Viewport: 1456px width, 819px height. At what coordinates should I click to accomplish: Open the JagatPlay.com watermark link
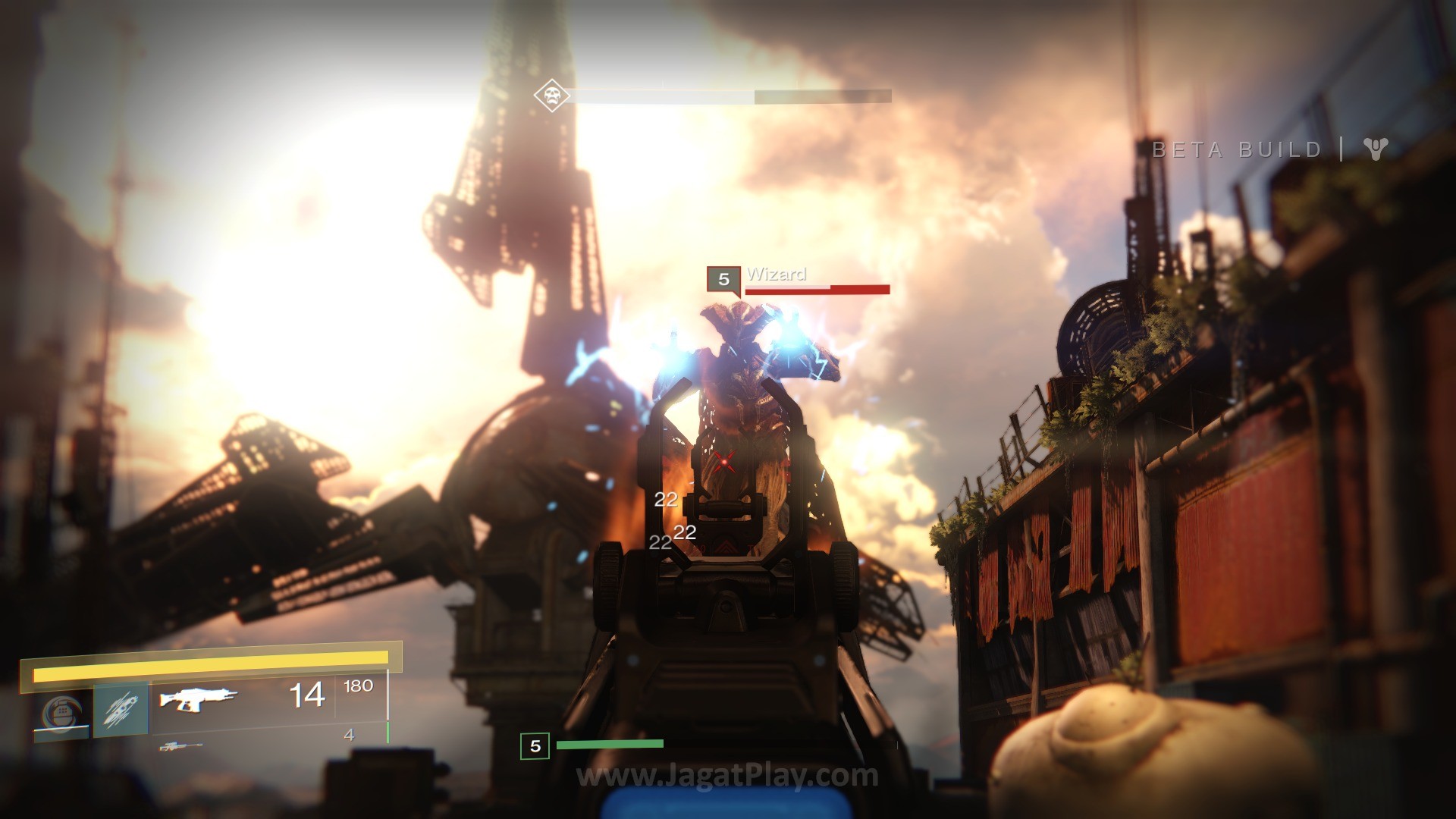point(727,776)
